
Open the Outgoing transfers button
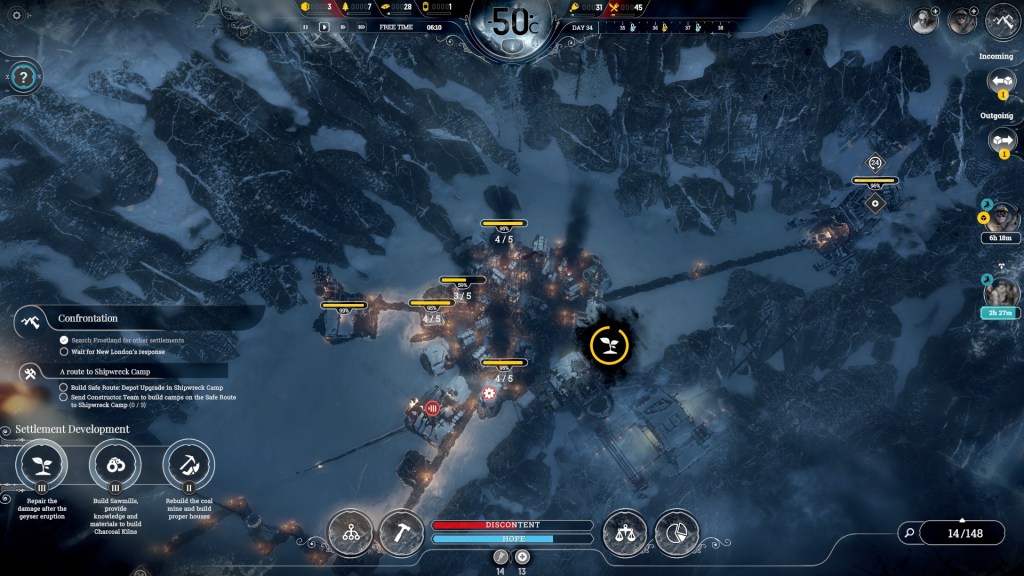click(x=1001, y=139)
